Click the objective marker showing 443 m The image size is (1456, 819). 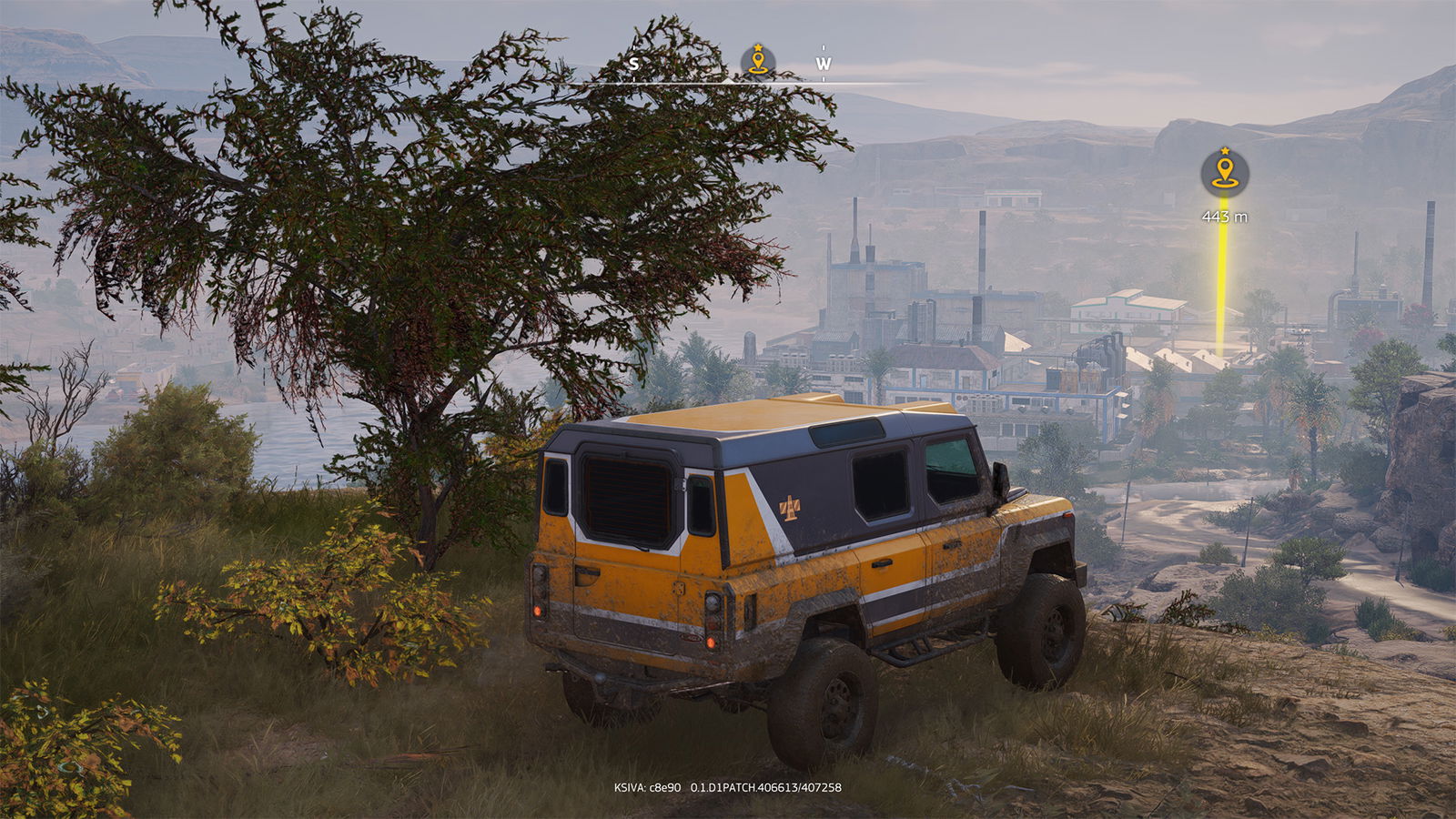[1224, 172]
